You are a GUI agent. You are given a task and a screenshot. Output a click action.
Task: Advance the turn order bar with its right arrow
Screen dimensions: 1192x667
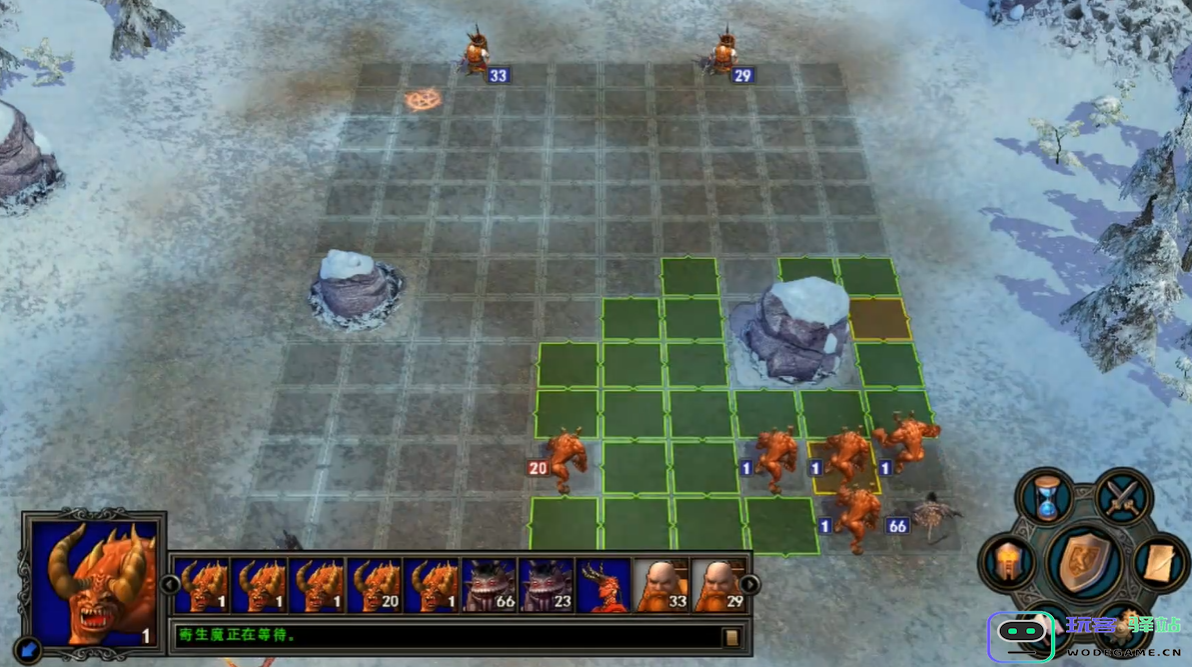750,584
